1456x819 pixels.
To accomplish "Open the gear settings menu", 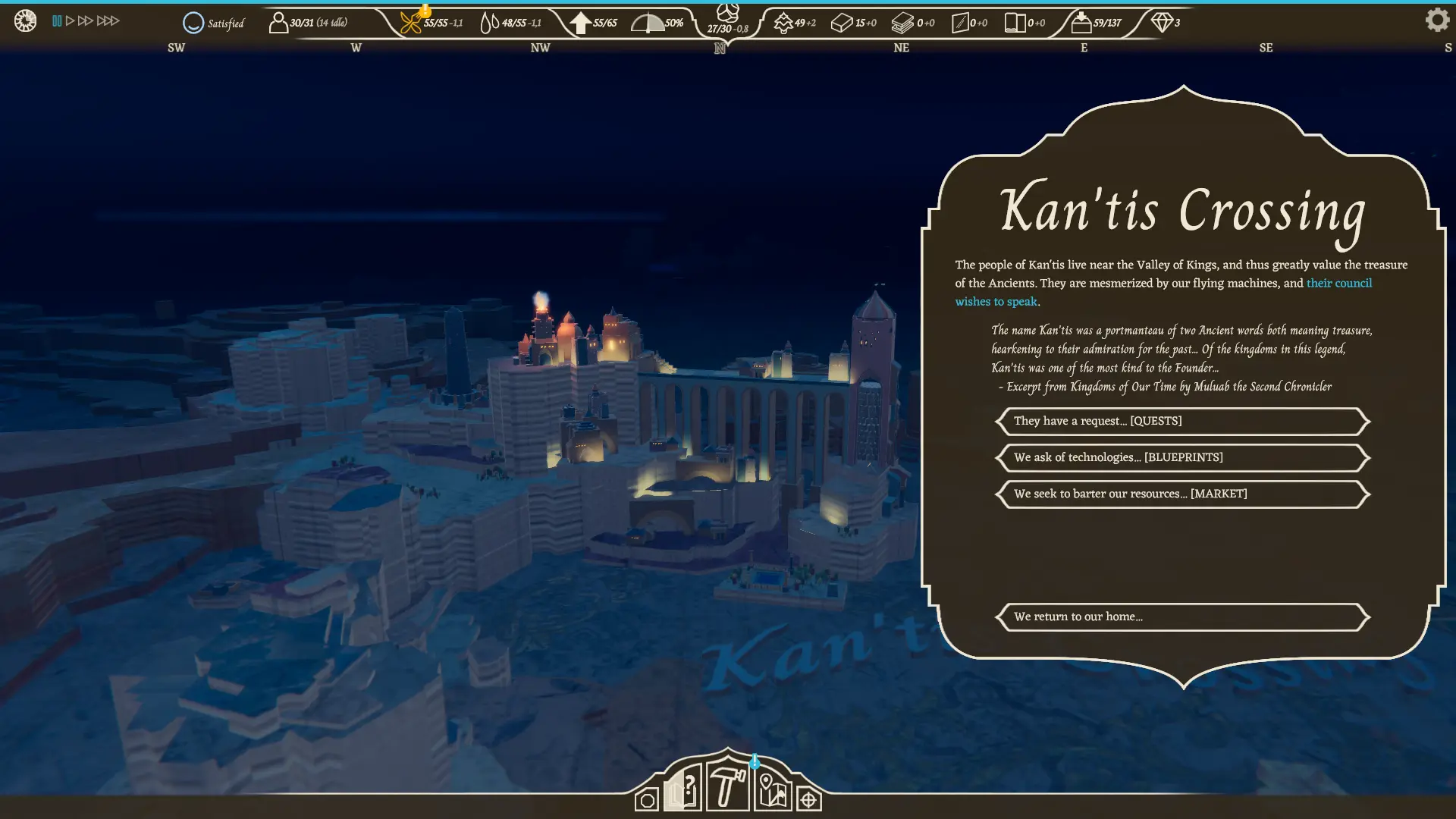I will pyautogui.click(x=1436, y=20).
